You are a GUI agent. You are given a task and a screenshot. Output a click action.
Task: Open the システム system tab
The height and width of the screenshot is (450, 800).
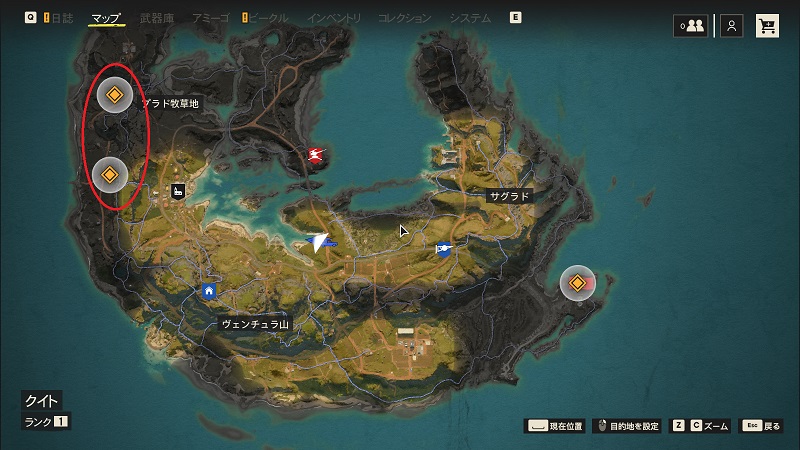(x=470, y=18)
